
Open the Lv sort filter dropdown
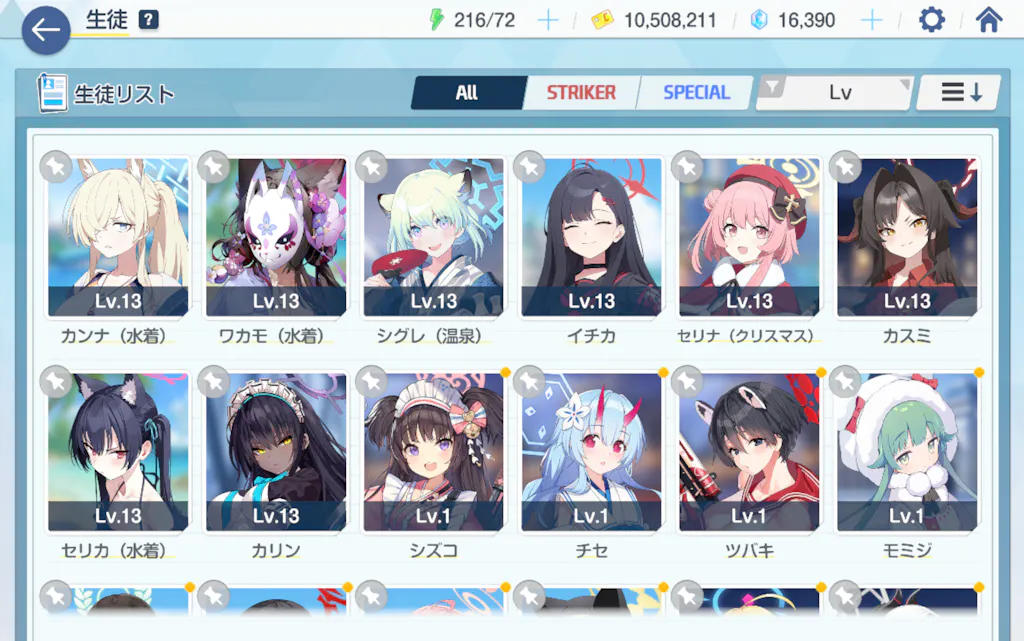(x=838, y=93)
